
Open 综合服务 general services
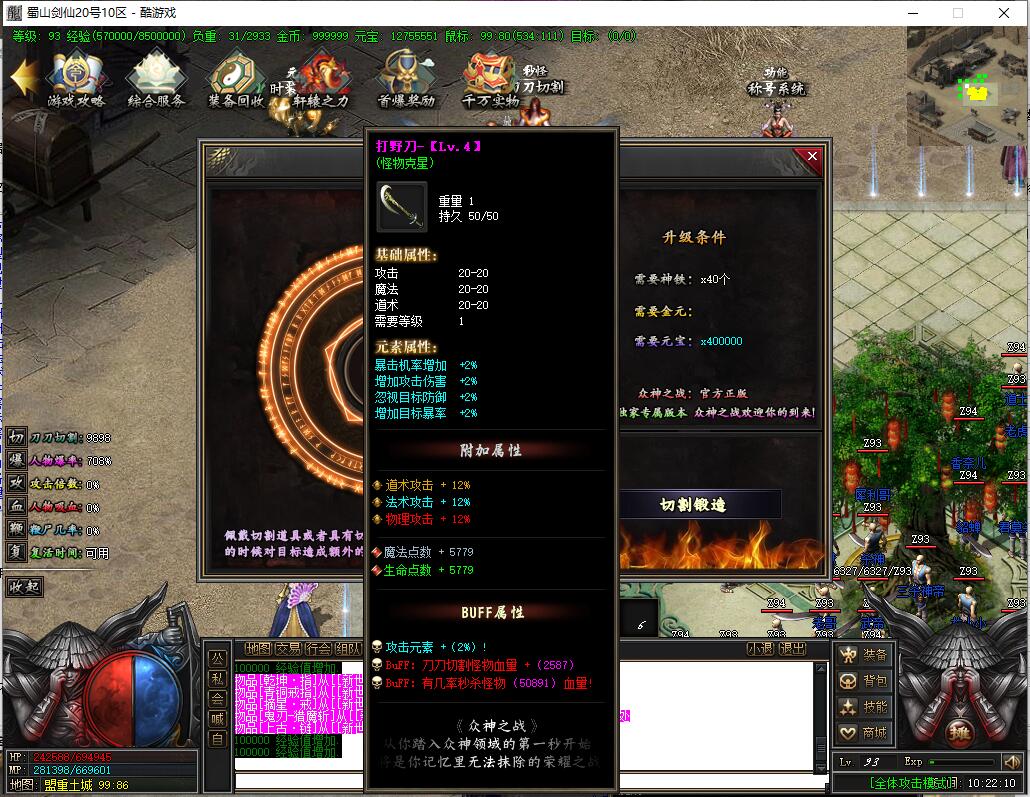(156, 78)
